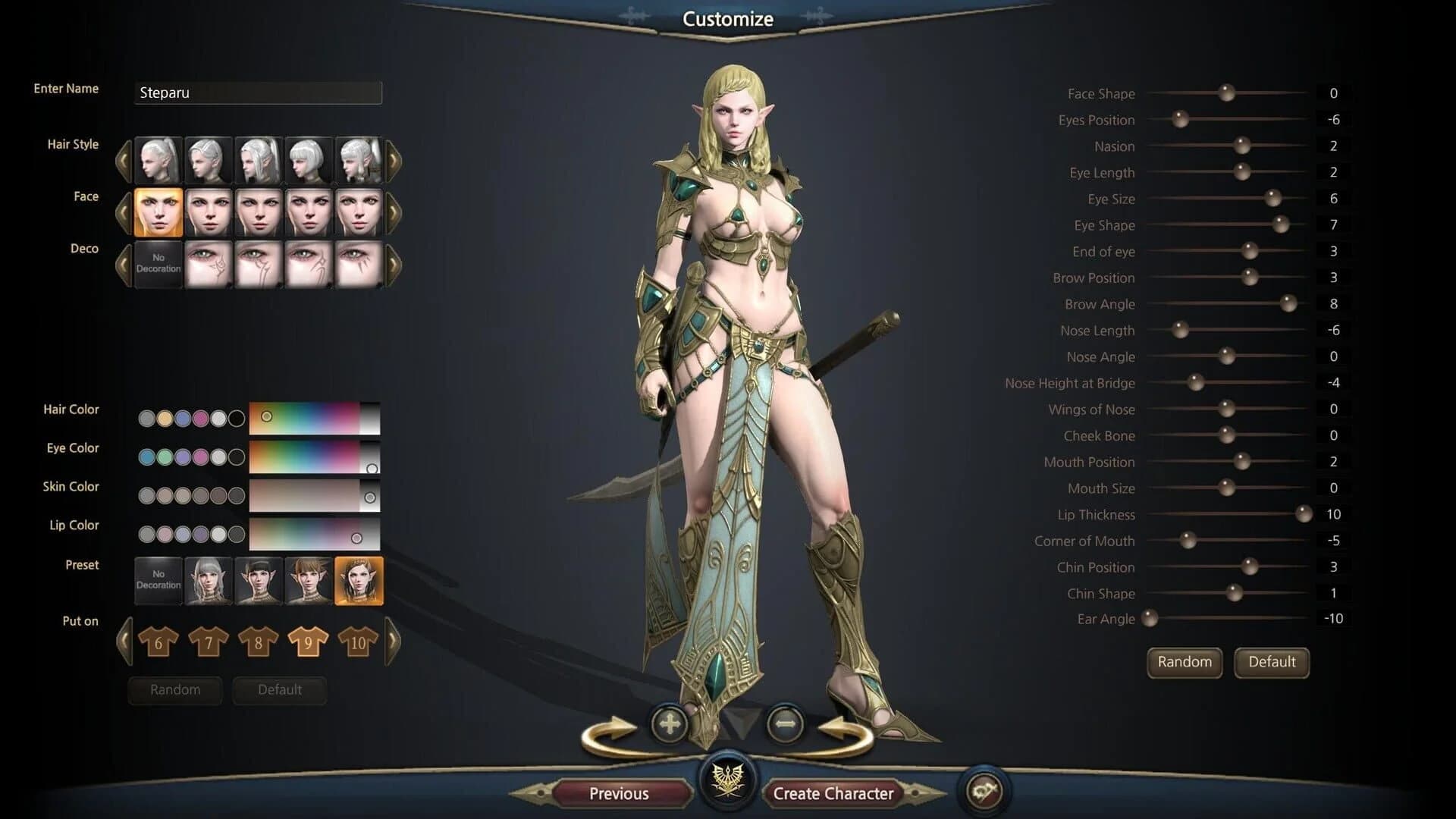Image resolution: width=1456 pixels, height=819 pixels.
Task: Click the Enter Name text field
Action: [258, 93]
